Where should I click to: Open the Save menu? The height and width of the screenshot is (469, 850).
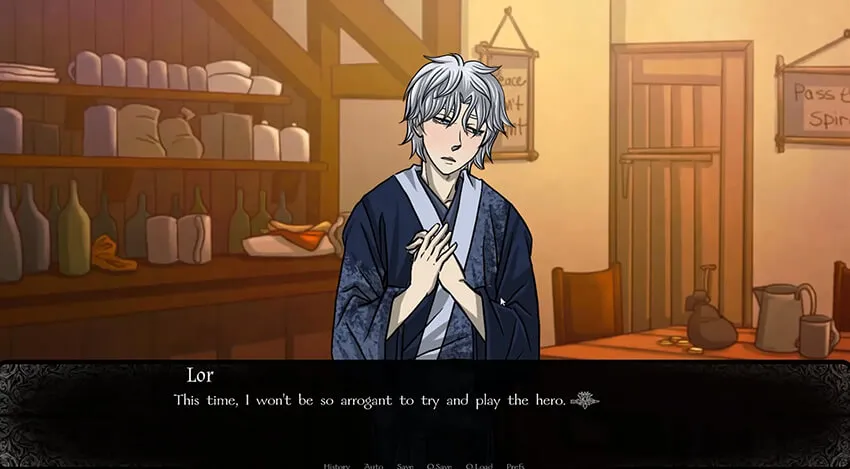pyautogui.click(x=404, y=465)
